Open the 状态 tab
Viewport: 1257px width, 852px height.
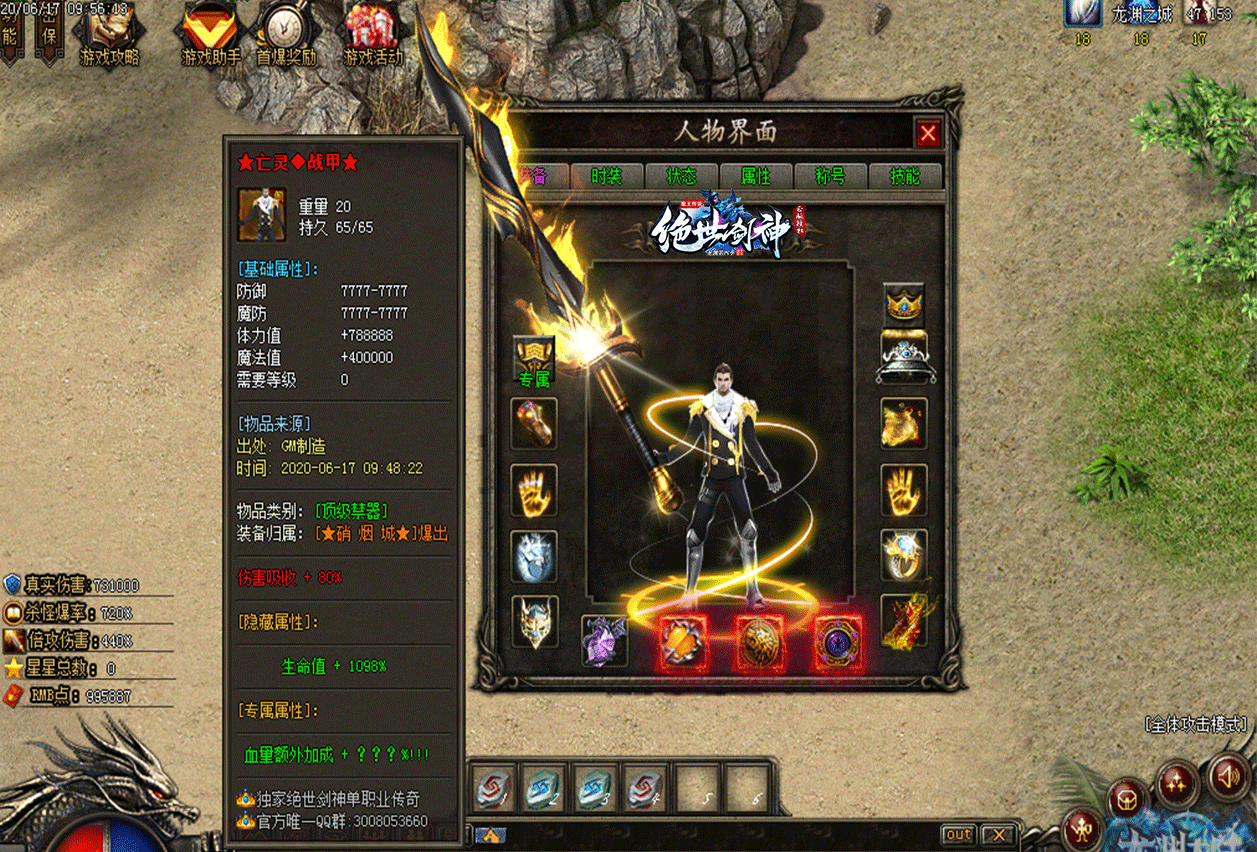click(681, 176)
